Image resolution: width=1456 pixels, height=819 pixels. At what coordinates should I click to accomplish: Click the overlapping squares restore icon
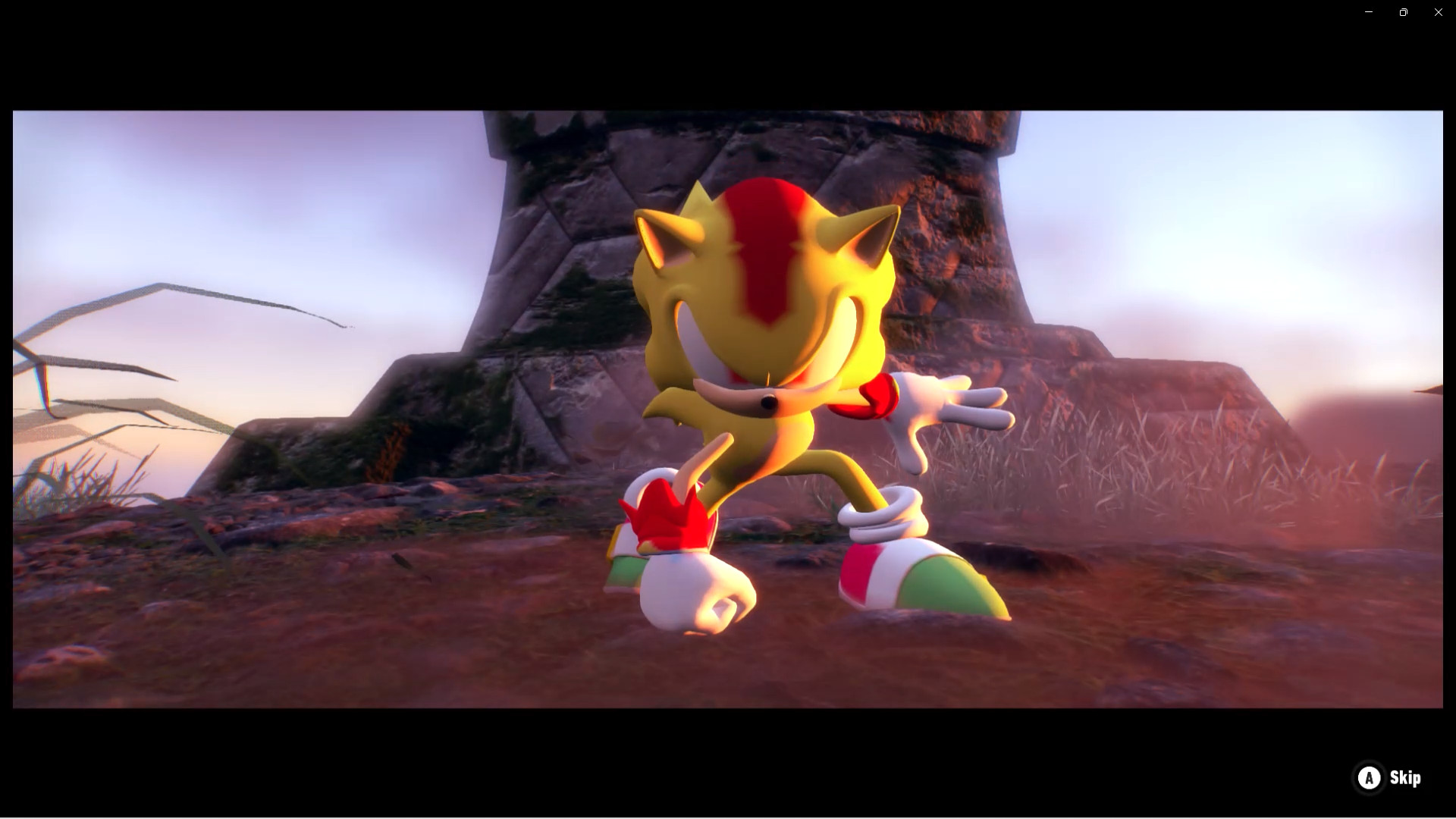tap(1403, 12)
